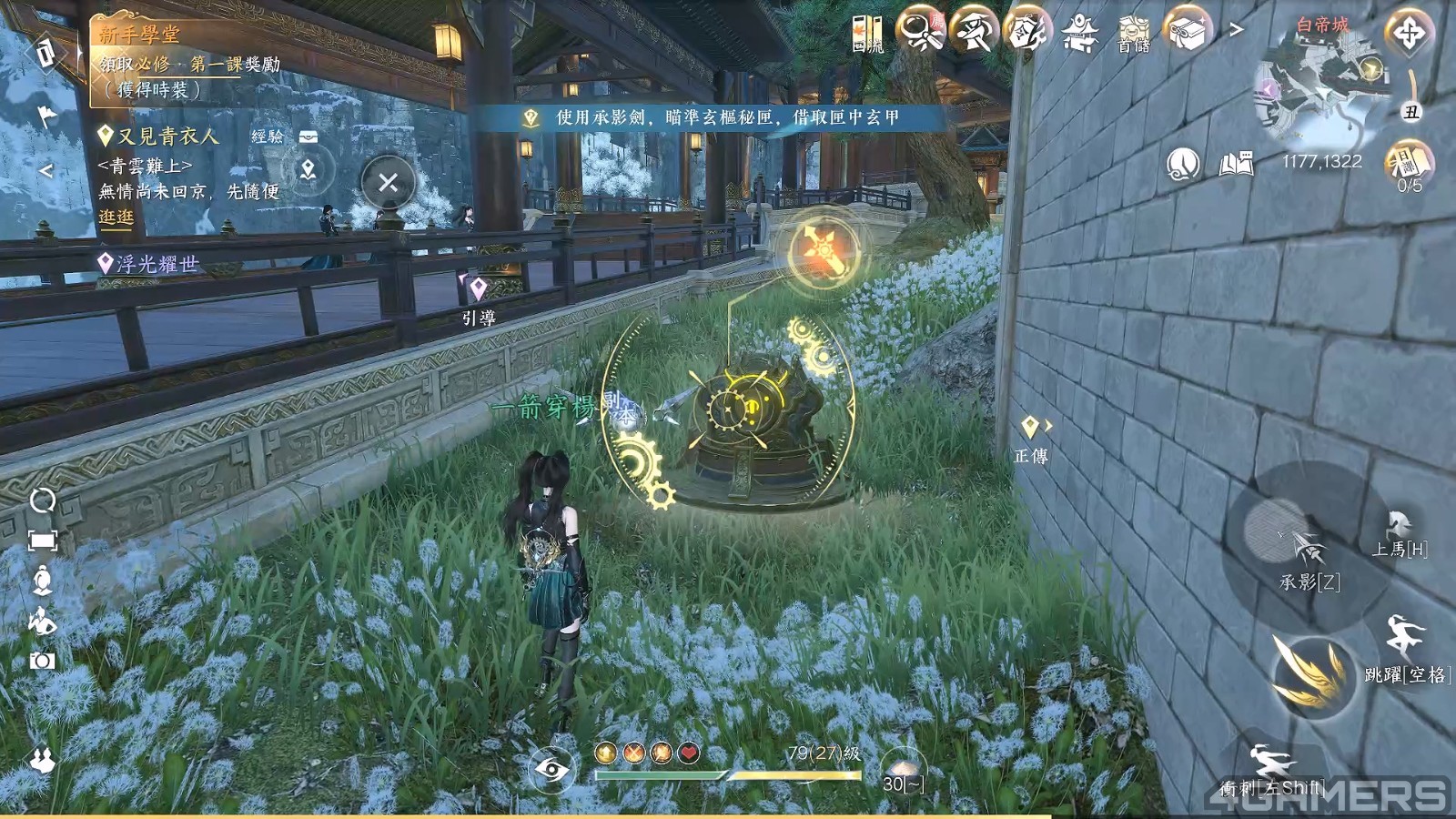Mount the horse with the 上馬 button

1400,532
